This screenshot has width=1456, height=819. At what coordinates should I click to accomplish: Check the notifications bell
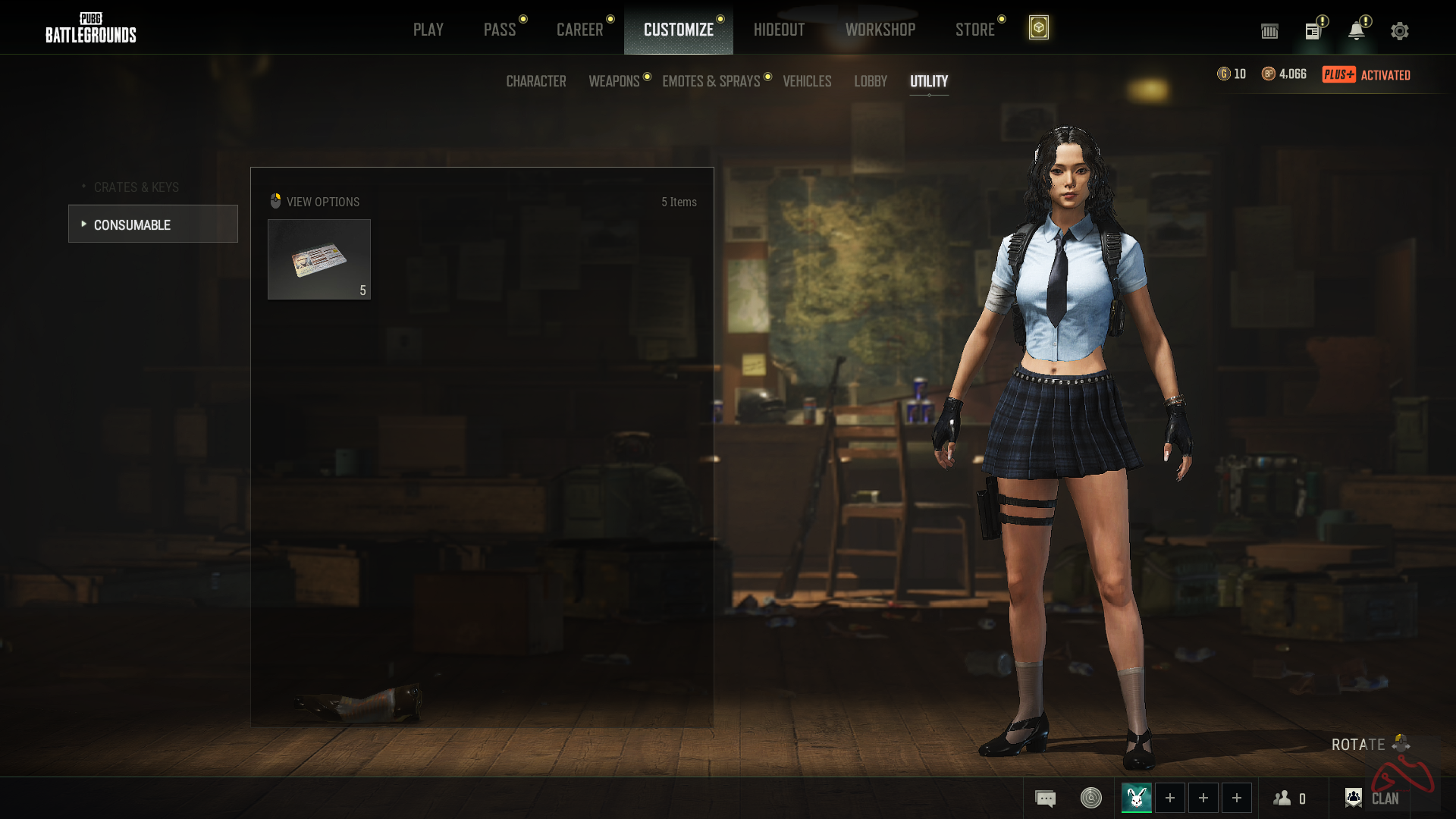[x=1356, y=31]
